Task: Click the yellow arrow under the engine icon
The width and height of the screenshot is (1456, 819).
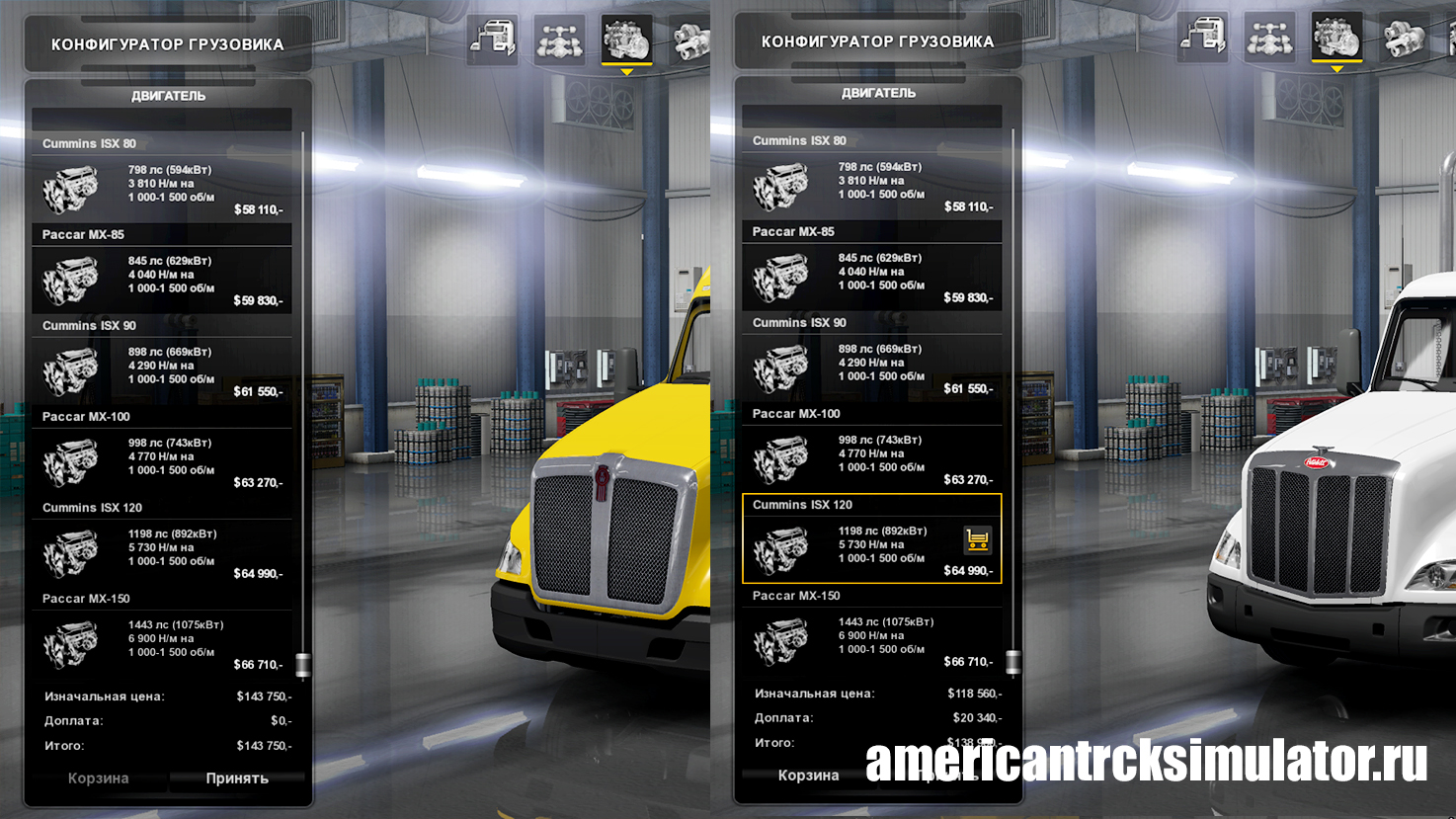Action: click(626, 71)
